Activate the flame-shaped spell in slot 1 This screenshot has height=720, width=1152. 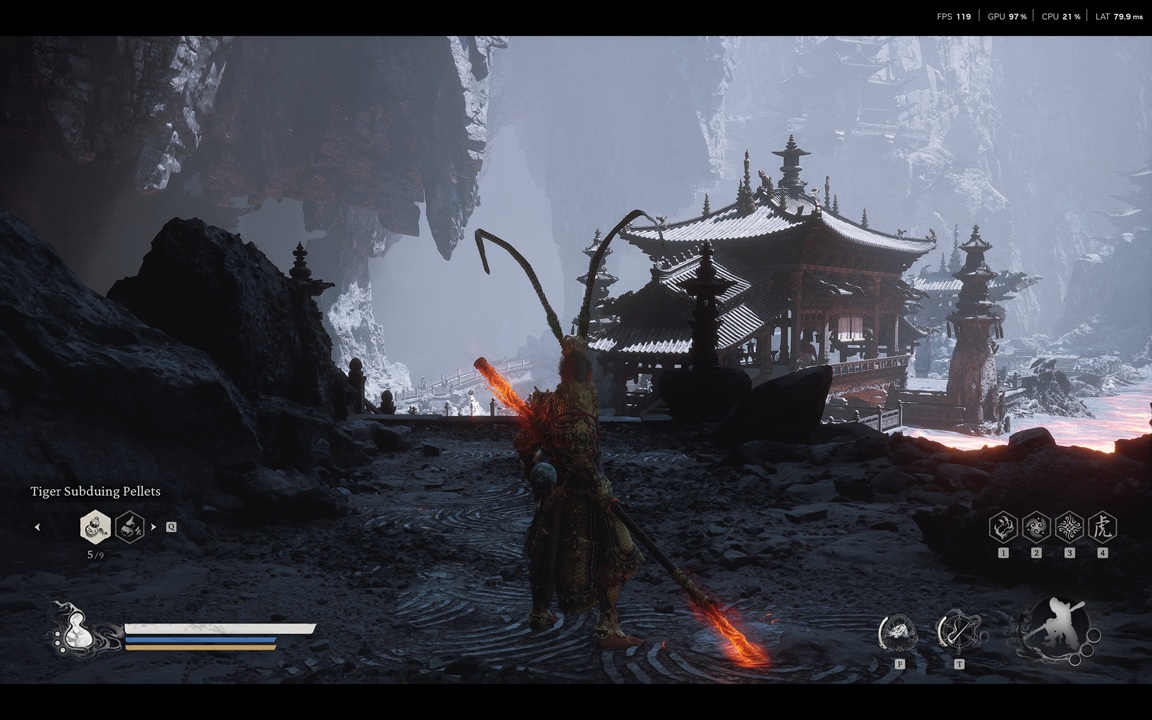click(1003, 527)
